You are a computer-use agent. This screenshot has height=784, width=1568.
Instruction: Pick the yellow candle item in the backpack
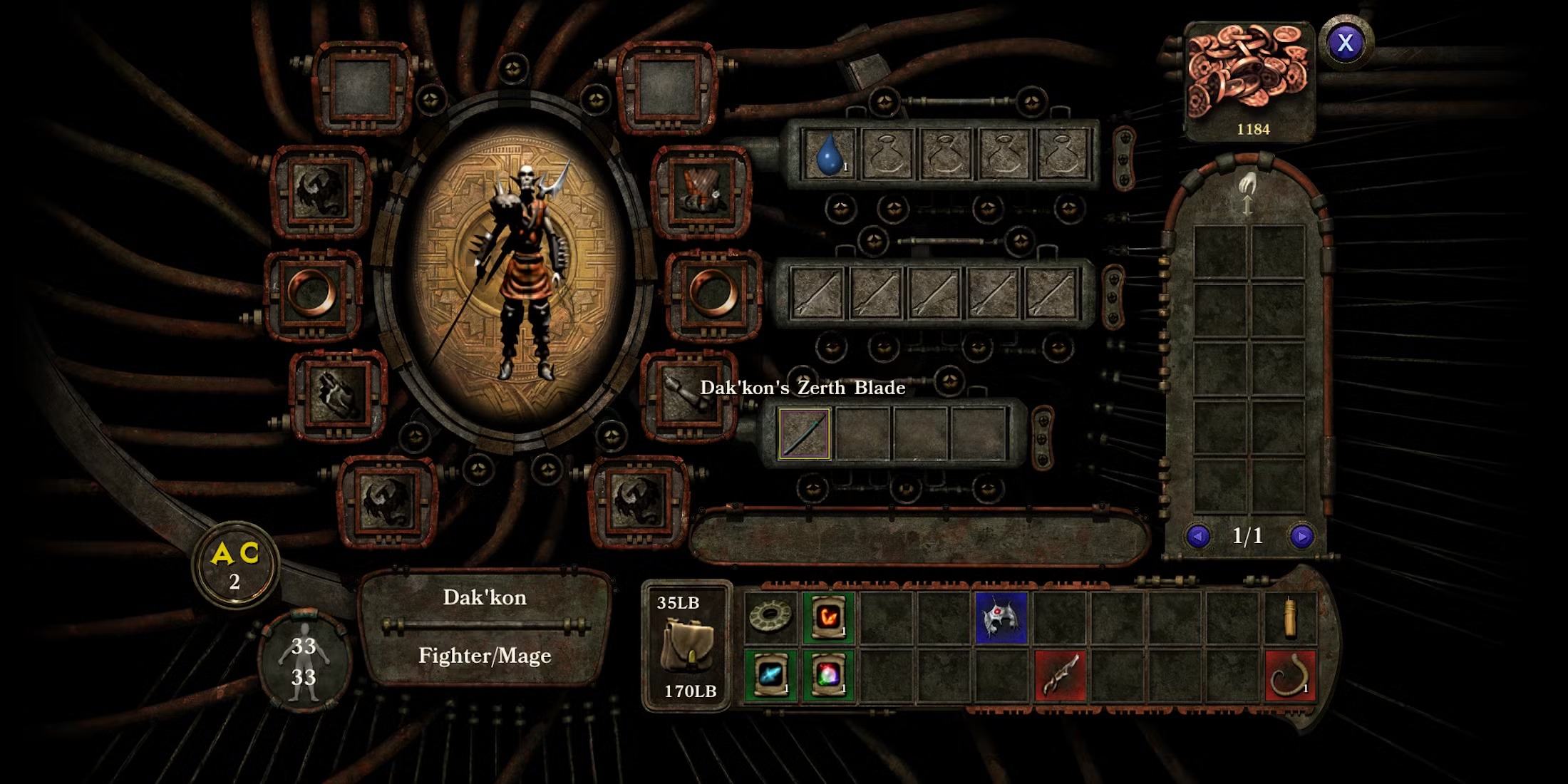tap(1290, 617)
